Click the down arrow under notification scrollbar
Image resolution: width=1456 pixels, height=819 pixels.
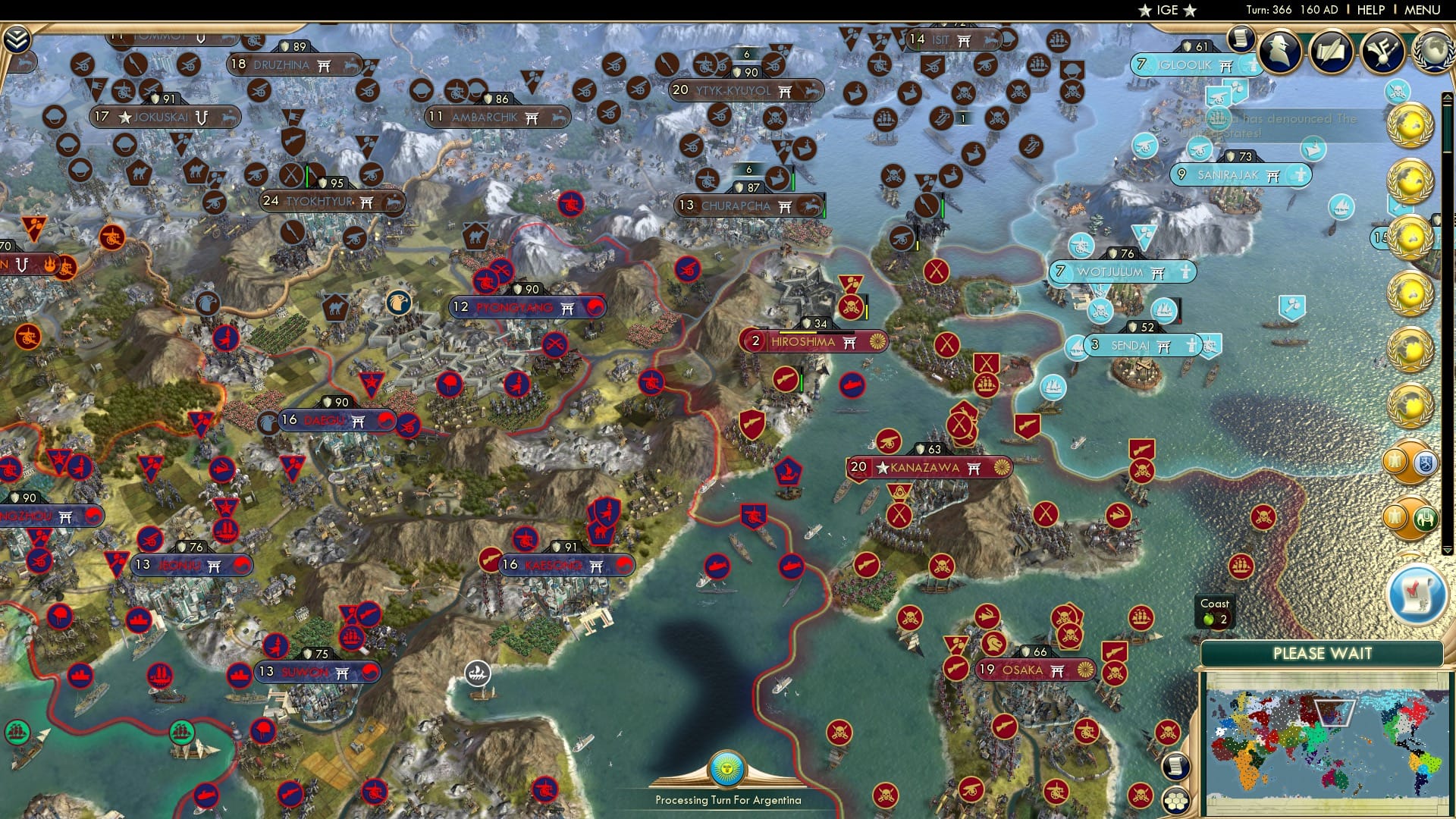click(x=1447, y=549)
